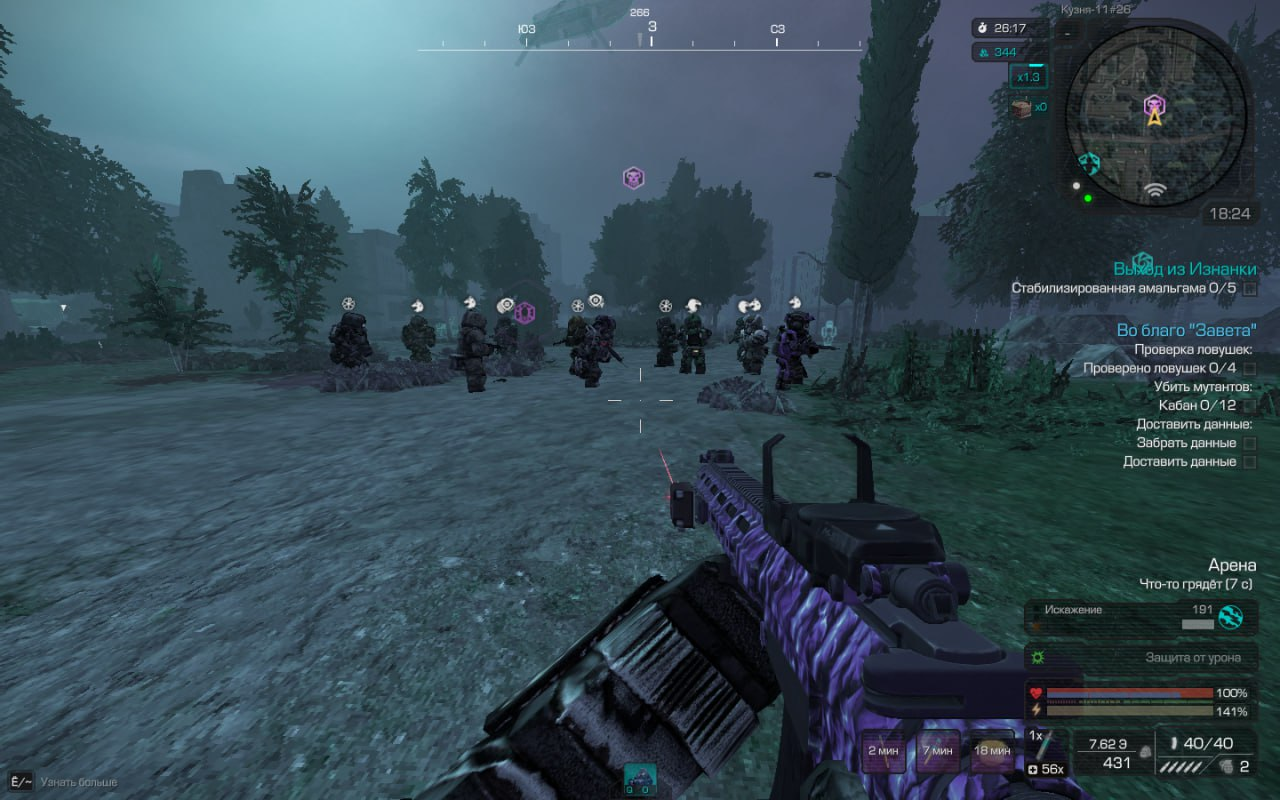Select the "Забрать данные" objective
1280x800 pixels.
pos(1186,443)
